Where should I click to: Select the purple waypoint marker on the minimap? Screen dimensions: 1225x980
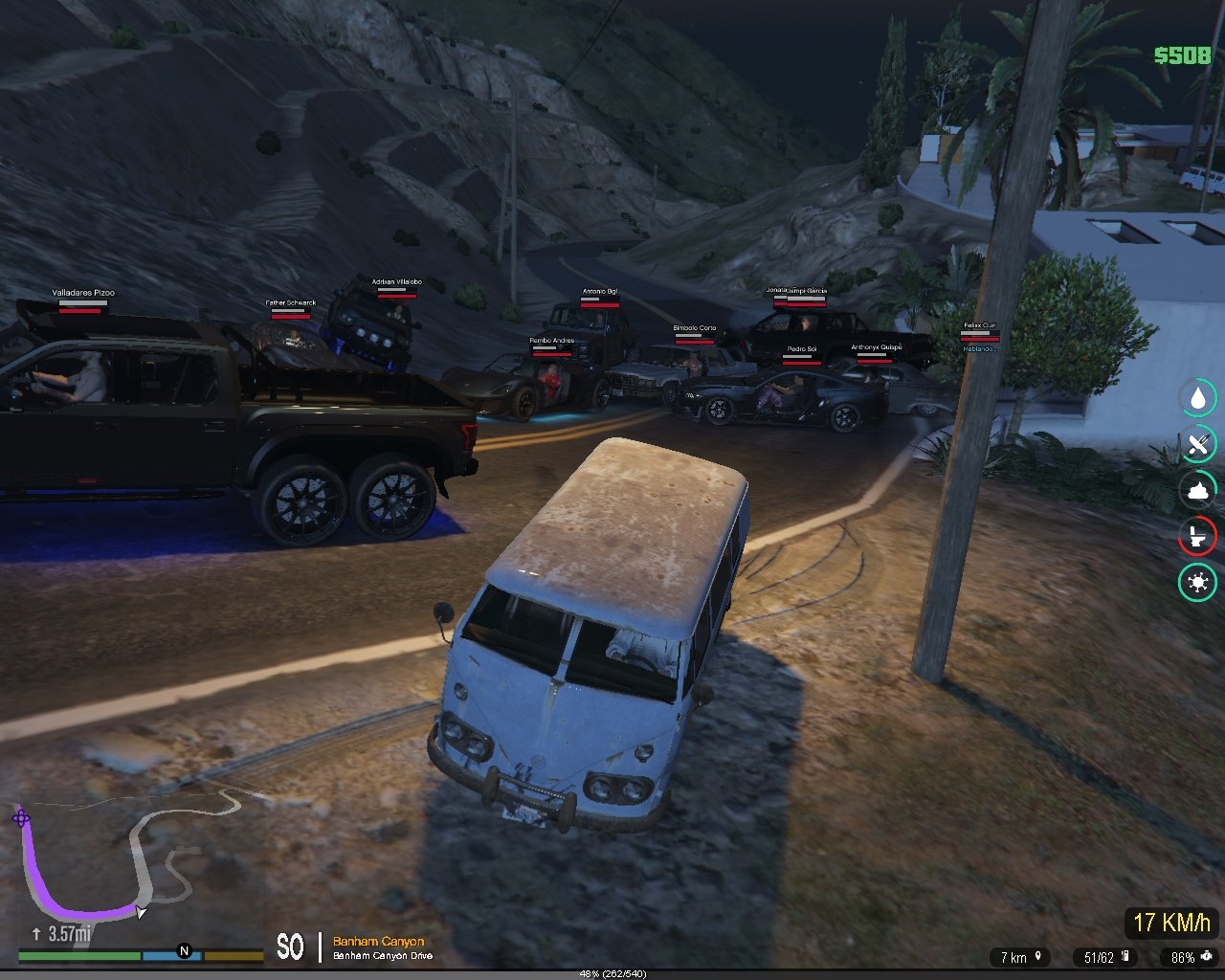click(20, 818)
